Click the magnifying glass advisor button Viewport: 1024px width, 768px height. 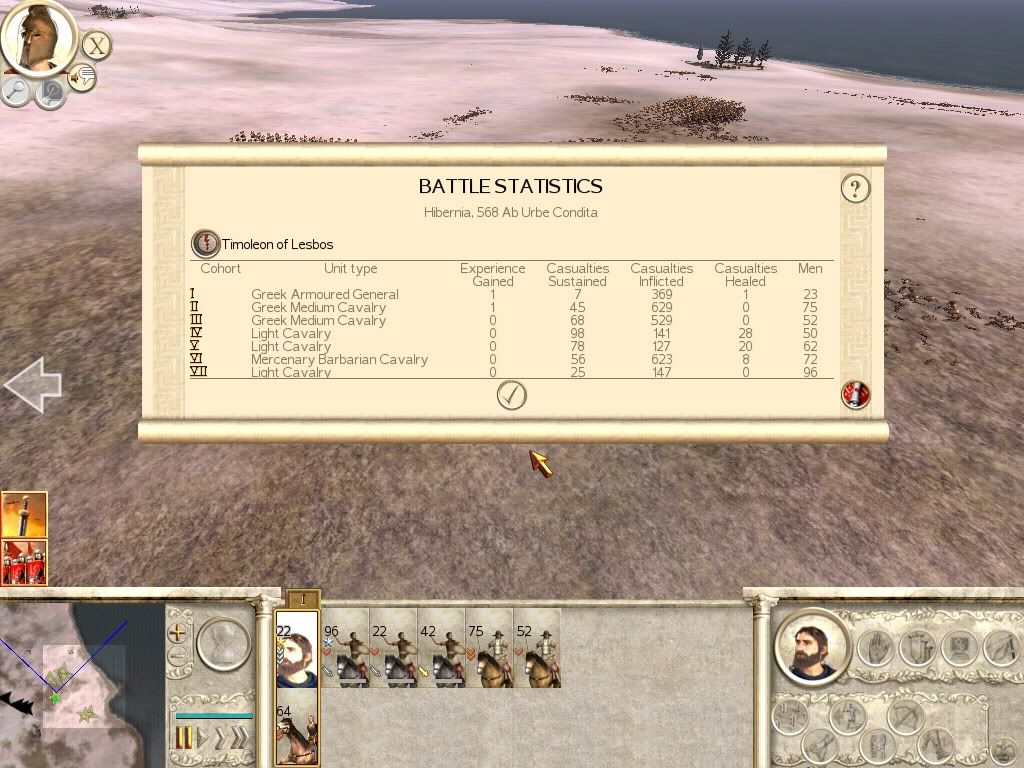[x=17, y=91]
